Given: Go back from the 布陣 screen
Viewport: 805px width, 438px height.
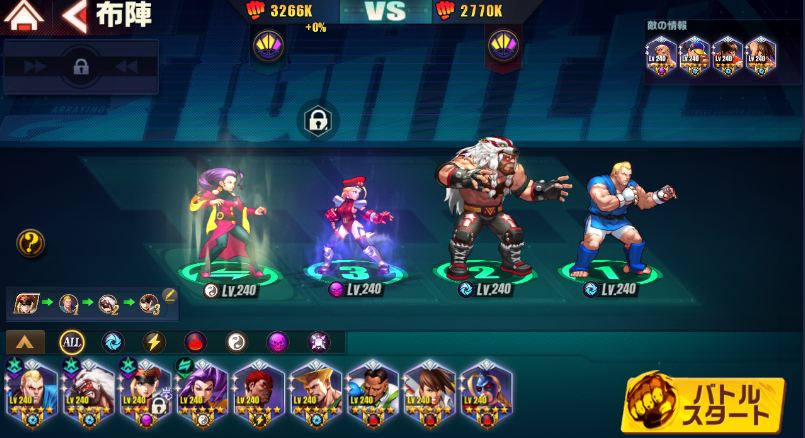Looking at the screenshot, I should 74,16.
